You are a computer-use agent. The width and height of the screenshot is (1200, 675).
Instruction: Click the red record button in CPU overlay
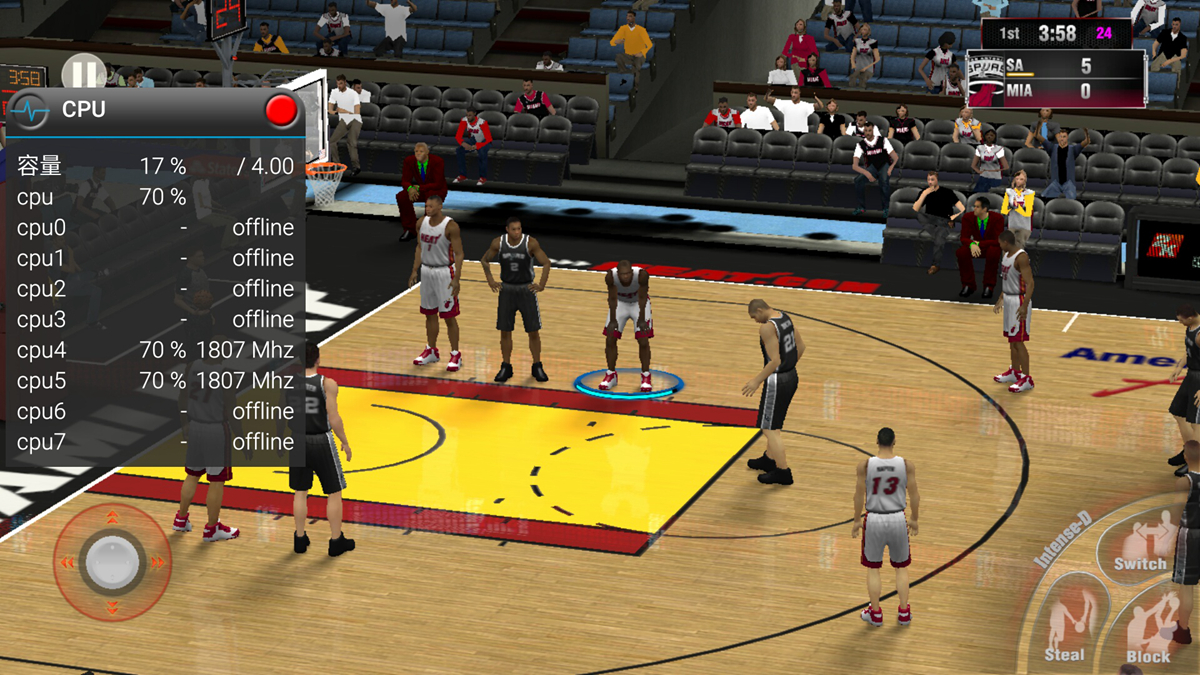pyautogui.click(x=281, y=110)
